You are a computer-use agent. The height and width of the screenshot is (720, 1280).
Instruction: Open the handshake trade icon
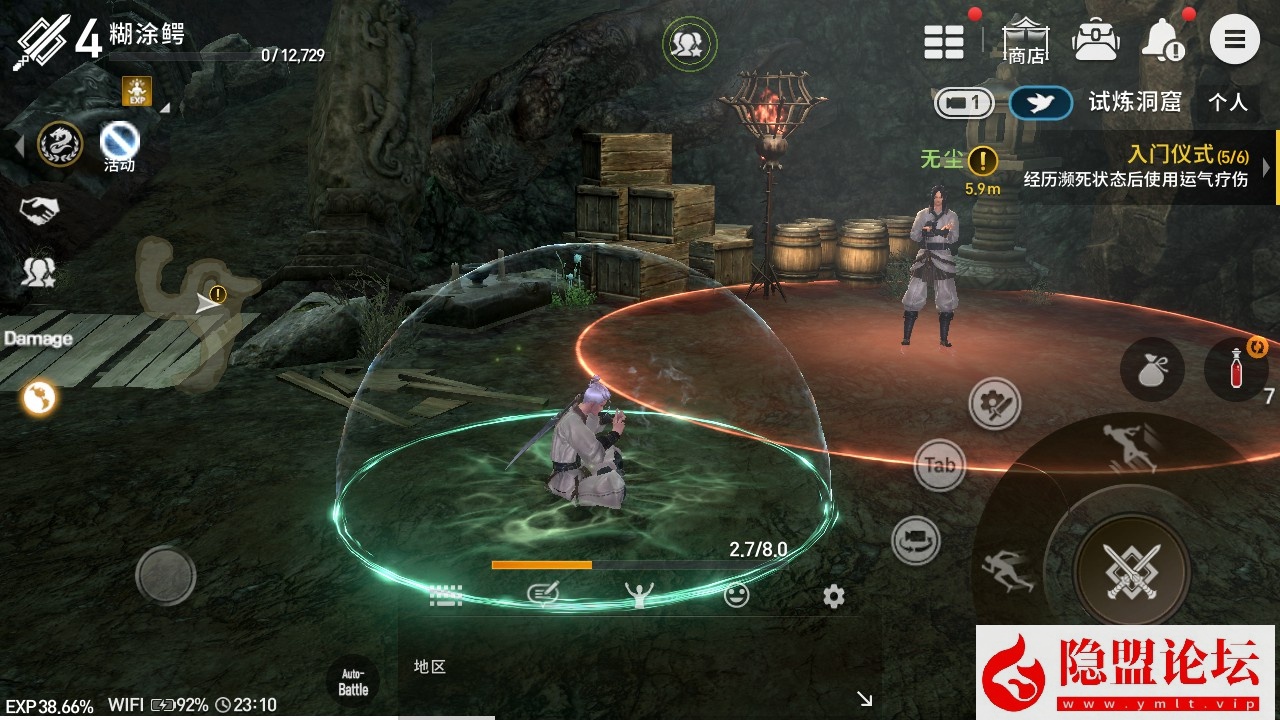pos(39,210)
